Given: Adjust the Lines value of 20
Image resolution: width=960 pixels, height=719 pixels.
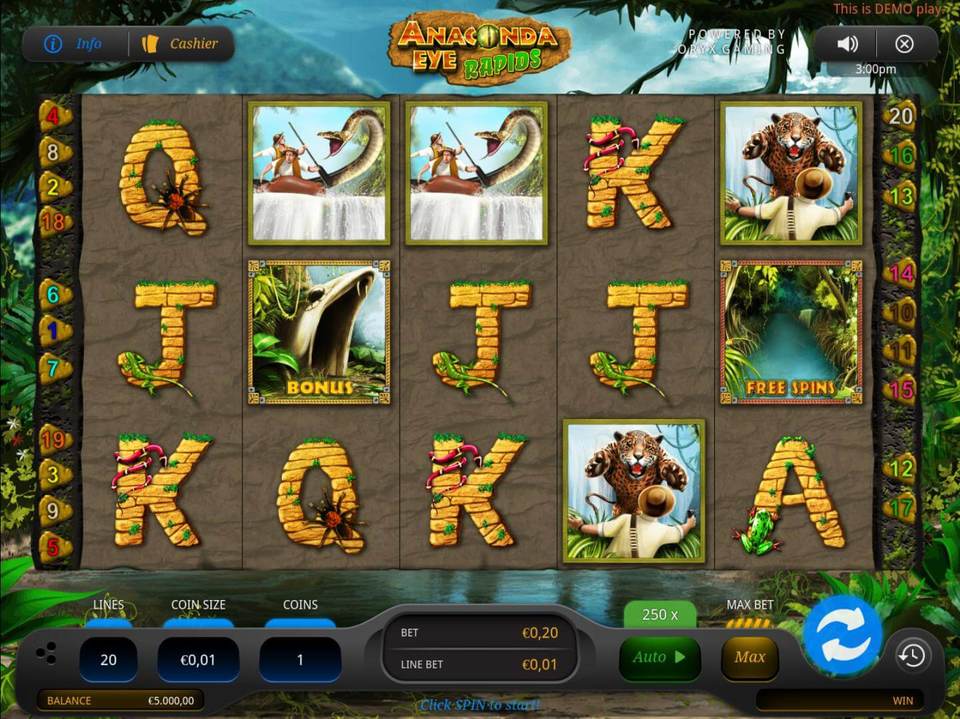Looking at the screenshot, I should click(x=108, y=660).
